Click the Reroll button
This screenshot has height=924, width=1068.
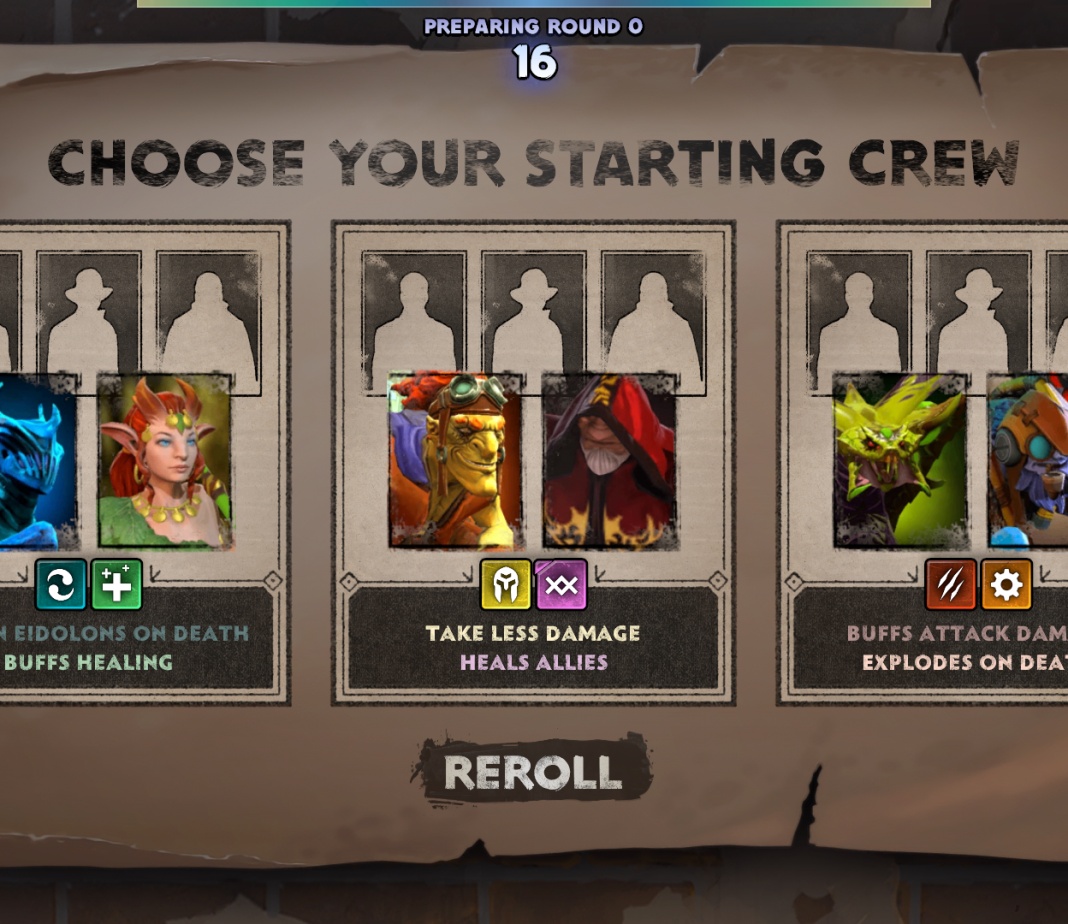tap(532, 771)
